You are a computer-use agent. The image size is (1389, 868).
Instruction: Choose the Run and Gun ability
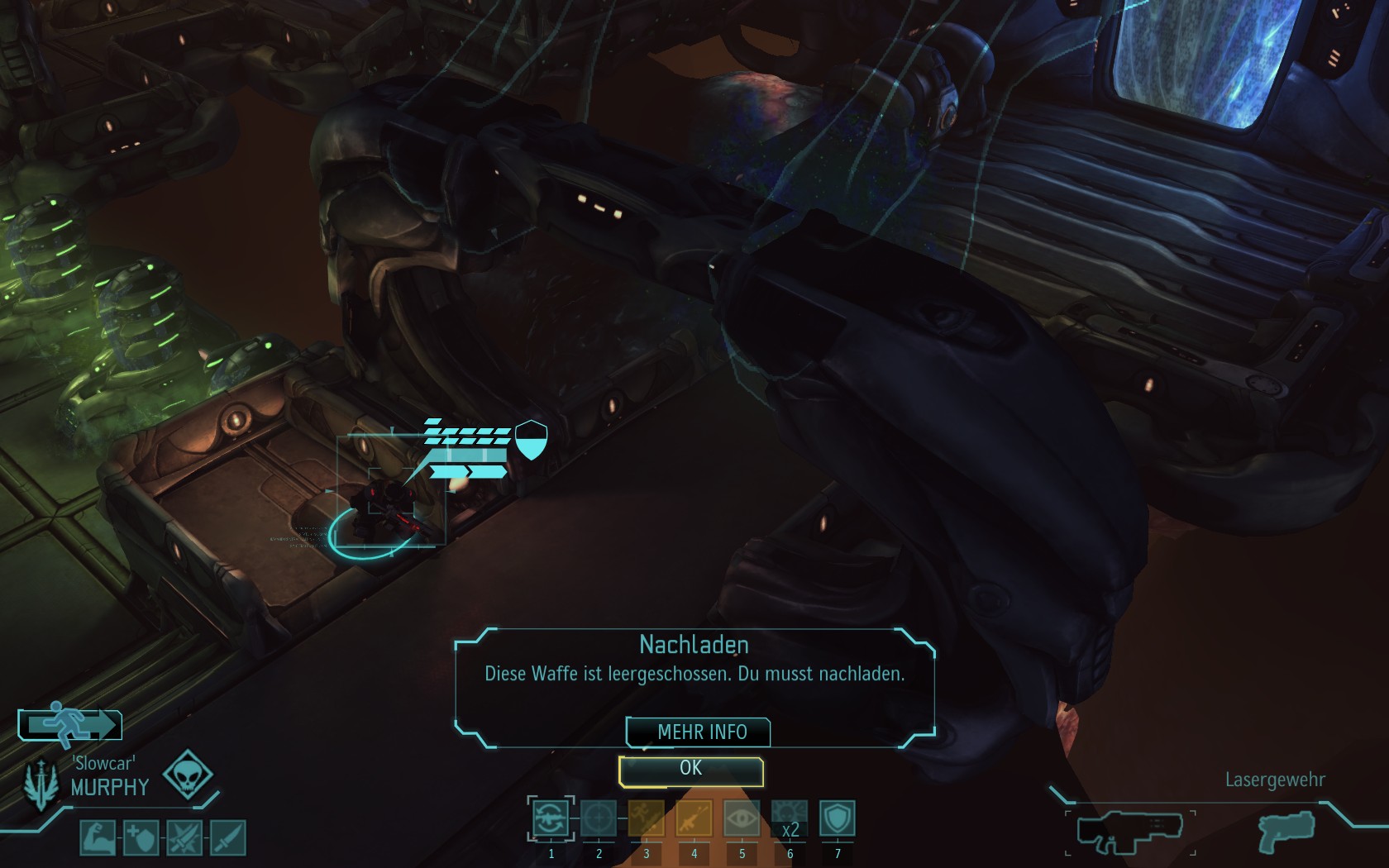[x=647, y=819]
